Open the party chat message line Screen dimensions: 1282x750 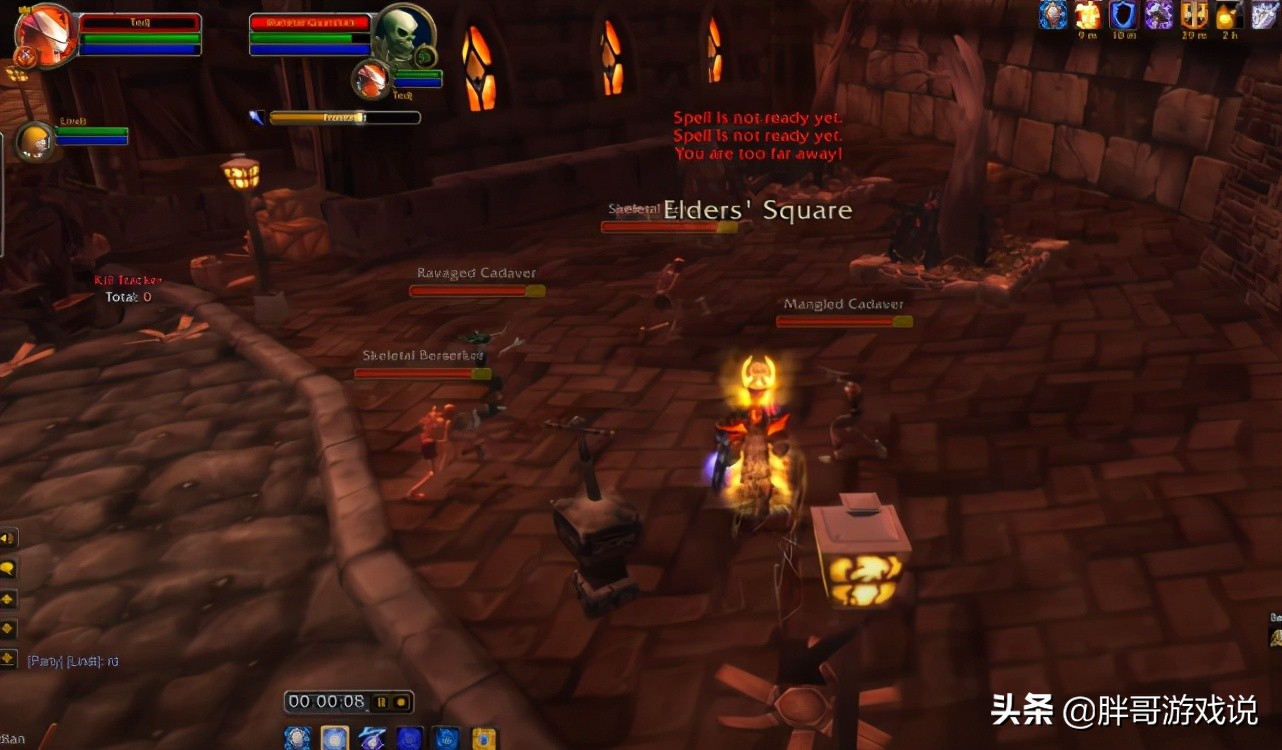[73, 661]
